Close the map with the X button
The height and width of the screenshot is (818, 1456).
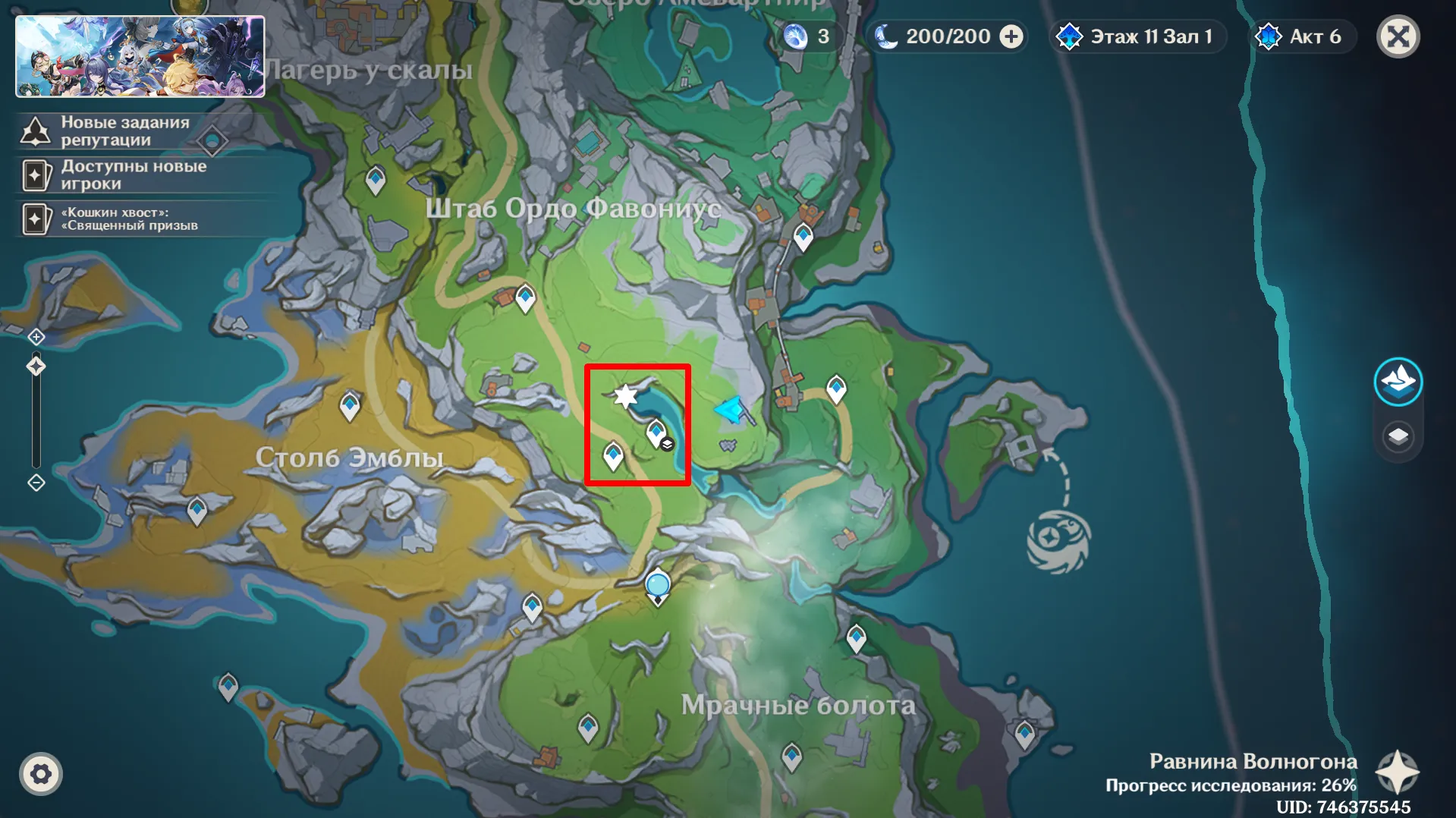tap(1398, 36)
